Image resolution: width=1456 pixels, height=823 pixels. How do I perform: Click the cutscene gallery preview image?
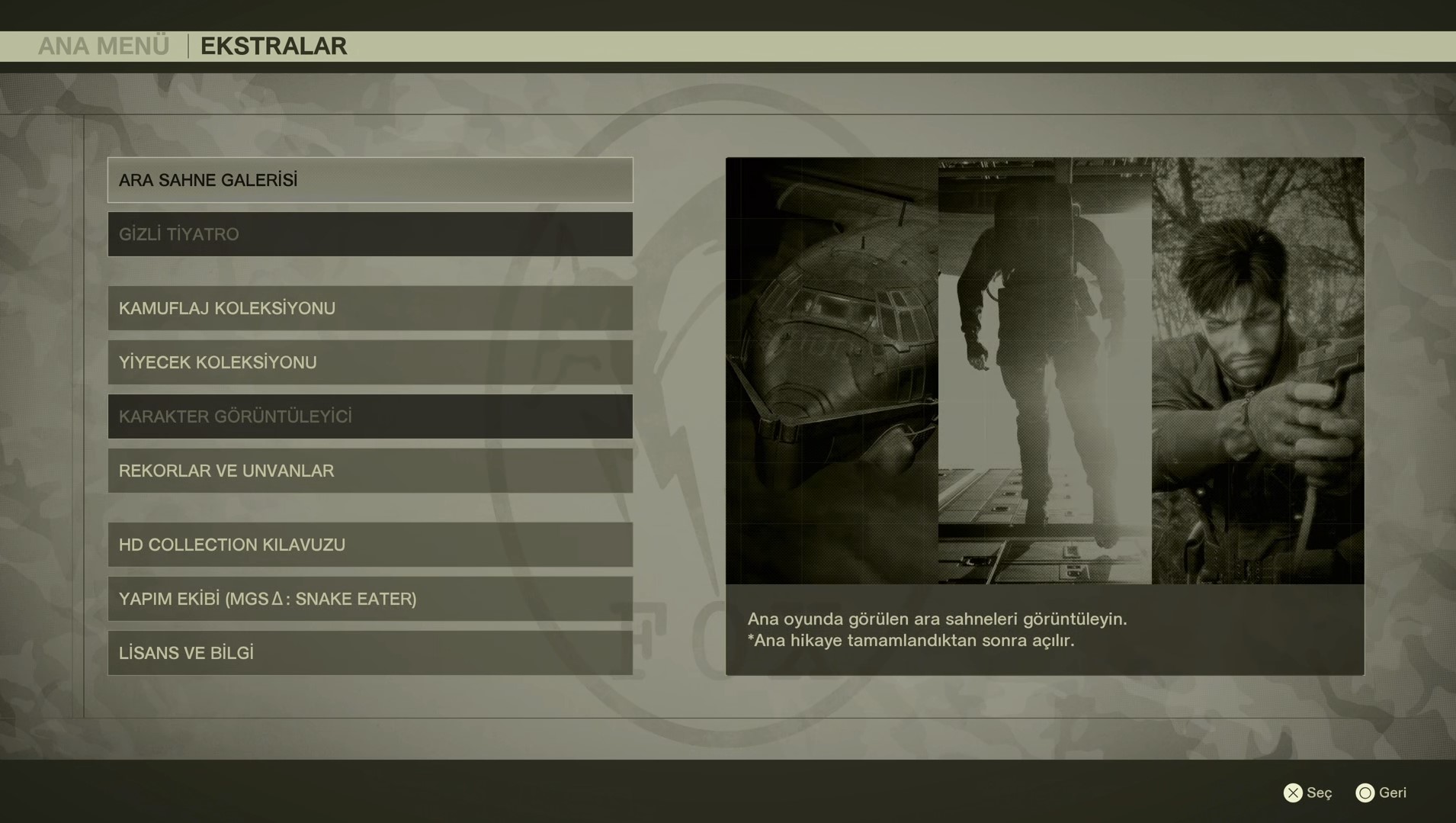click(x=1044, y=371)
